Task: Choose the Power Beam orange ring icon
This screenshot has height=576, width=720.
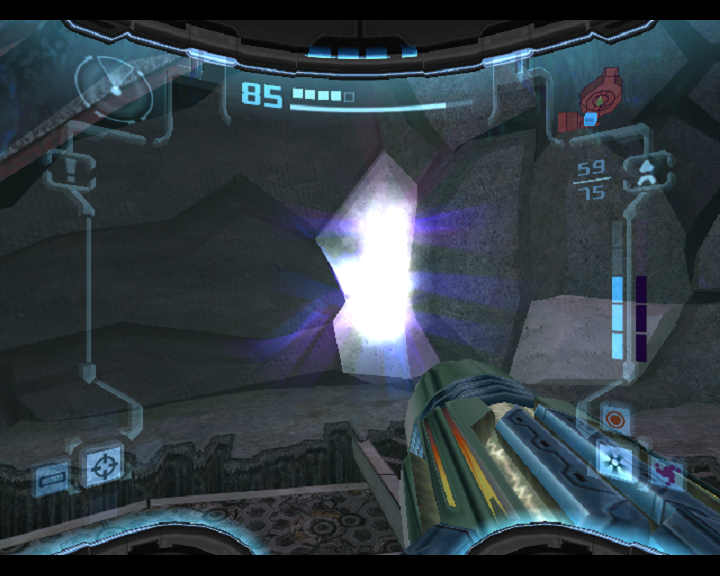Action: click(x=615, y=420)
